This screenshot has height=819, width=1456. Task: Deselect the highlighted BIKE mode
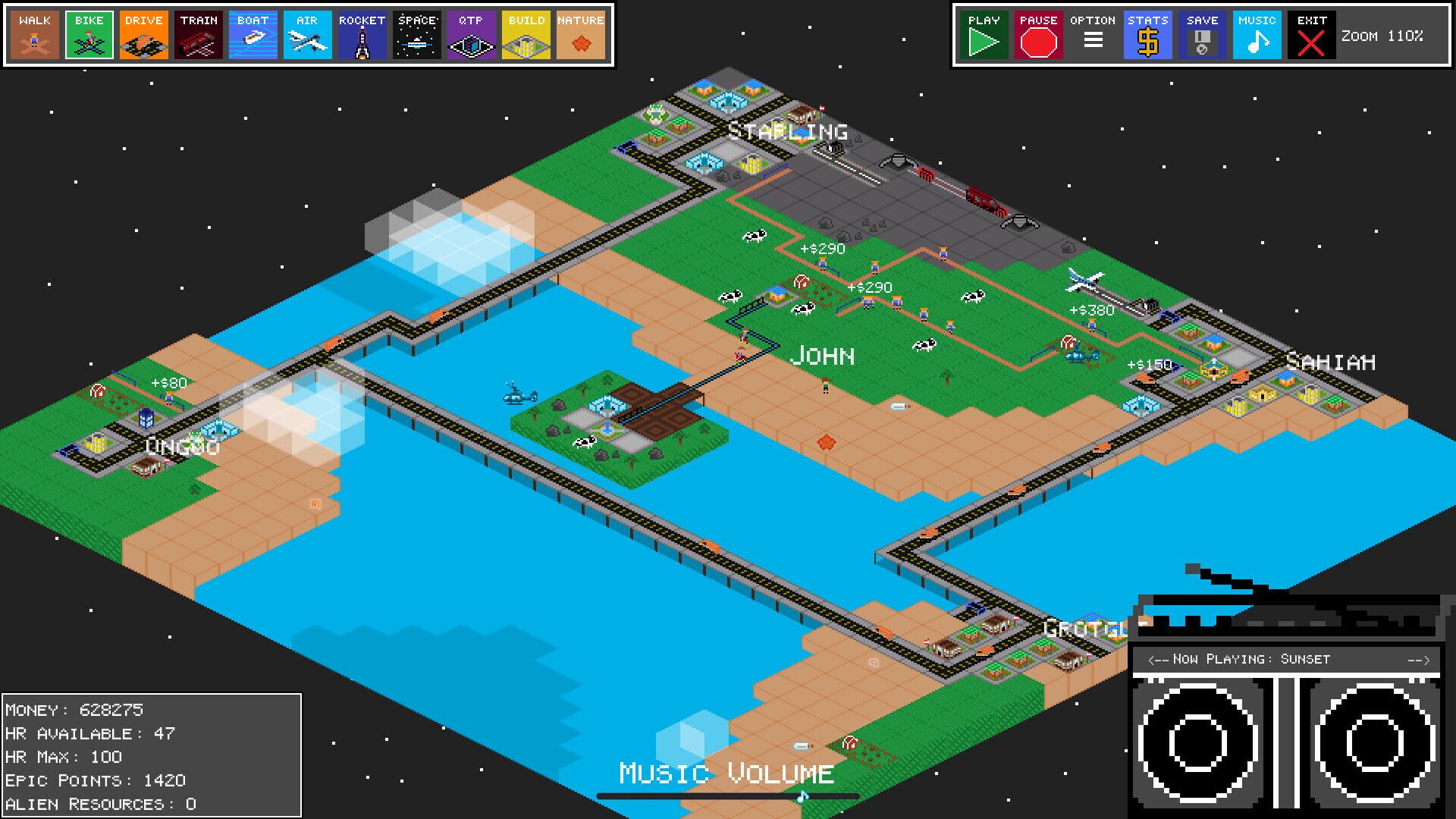pyautogui.click(x=88, y=34)
